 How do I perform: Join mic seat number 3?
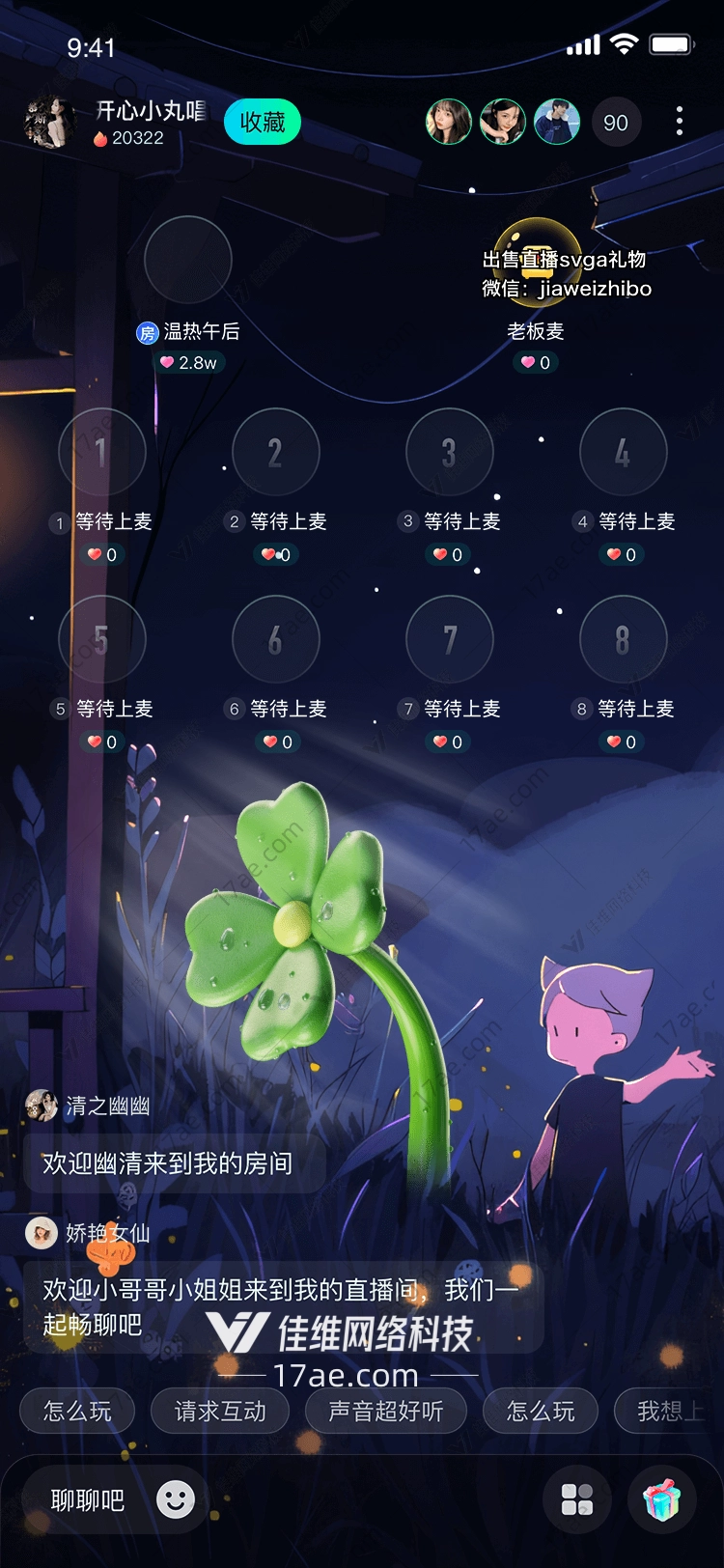click(450, 452)
